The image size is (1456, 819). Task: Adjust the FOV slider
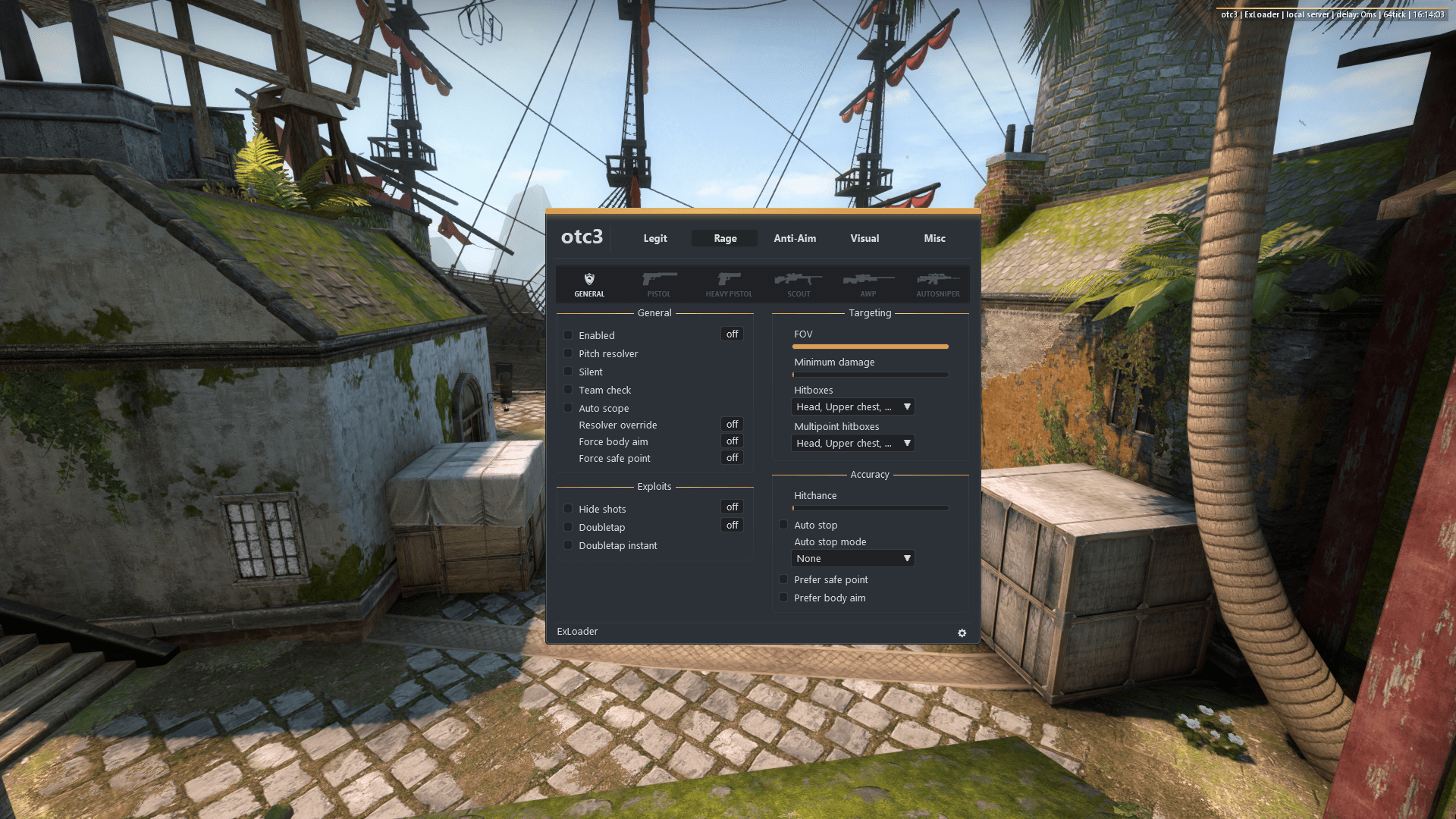tap(871, 347)
